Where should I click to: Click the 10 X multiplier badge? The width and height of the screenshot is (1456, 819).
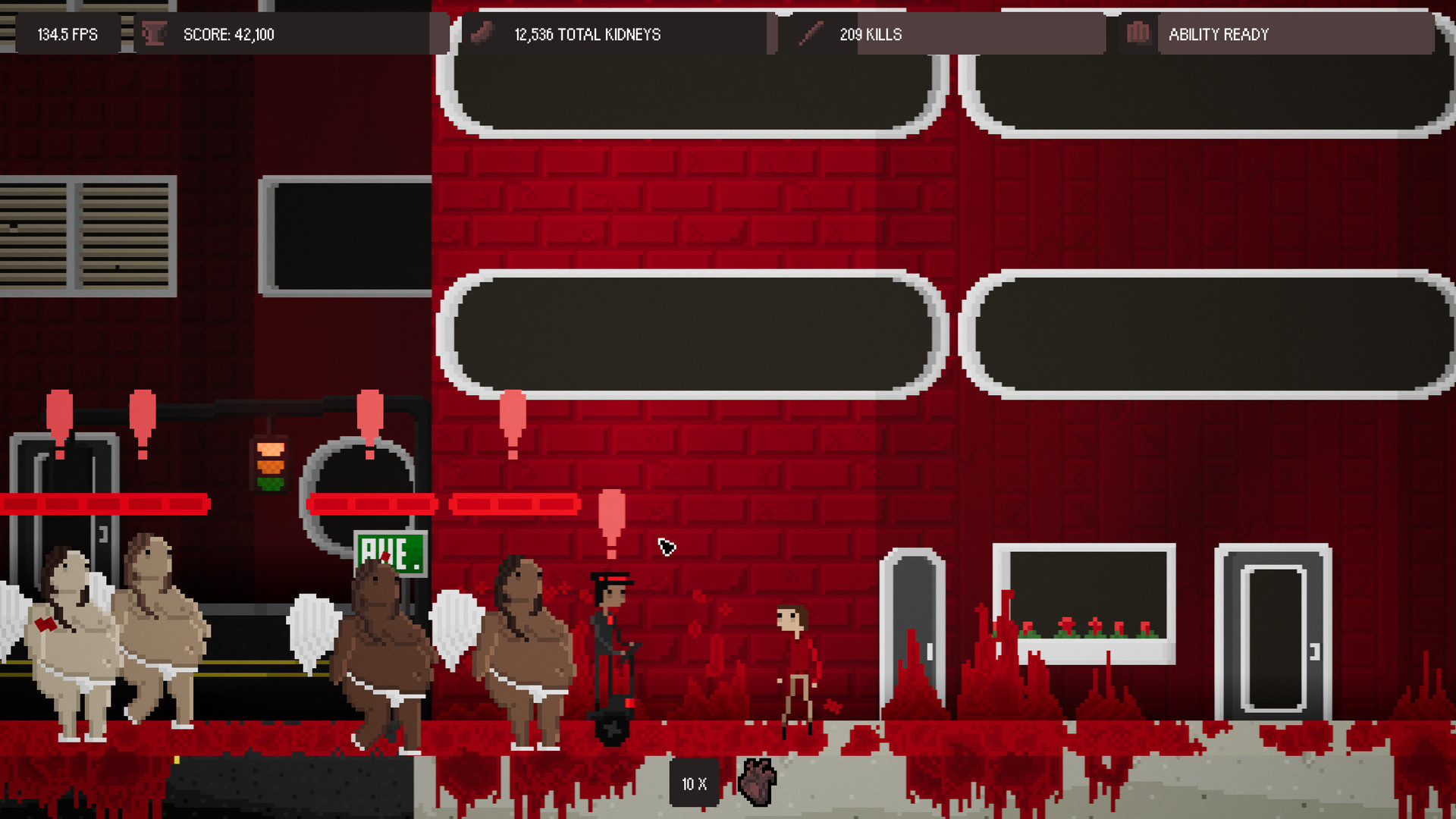(693, 783)
